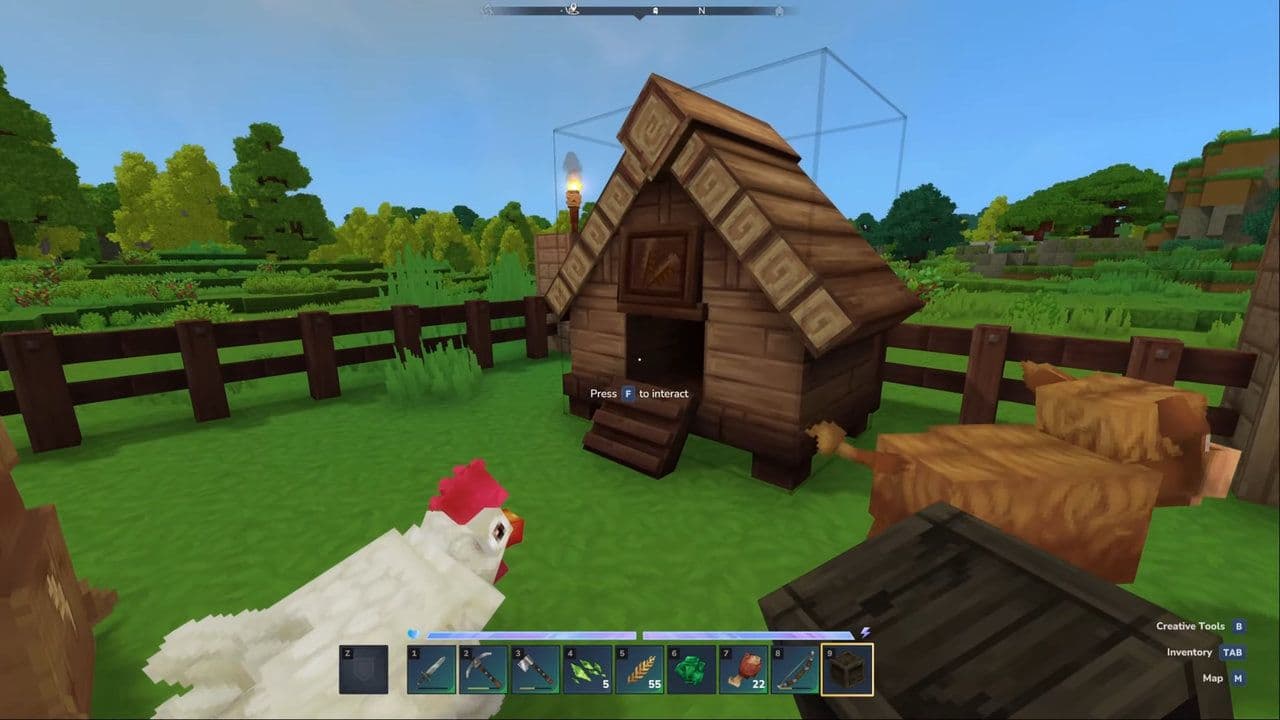Click the shield utility slot marked Z
The width and height of the screenshot is (1280, 720).
[363, 669]
